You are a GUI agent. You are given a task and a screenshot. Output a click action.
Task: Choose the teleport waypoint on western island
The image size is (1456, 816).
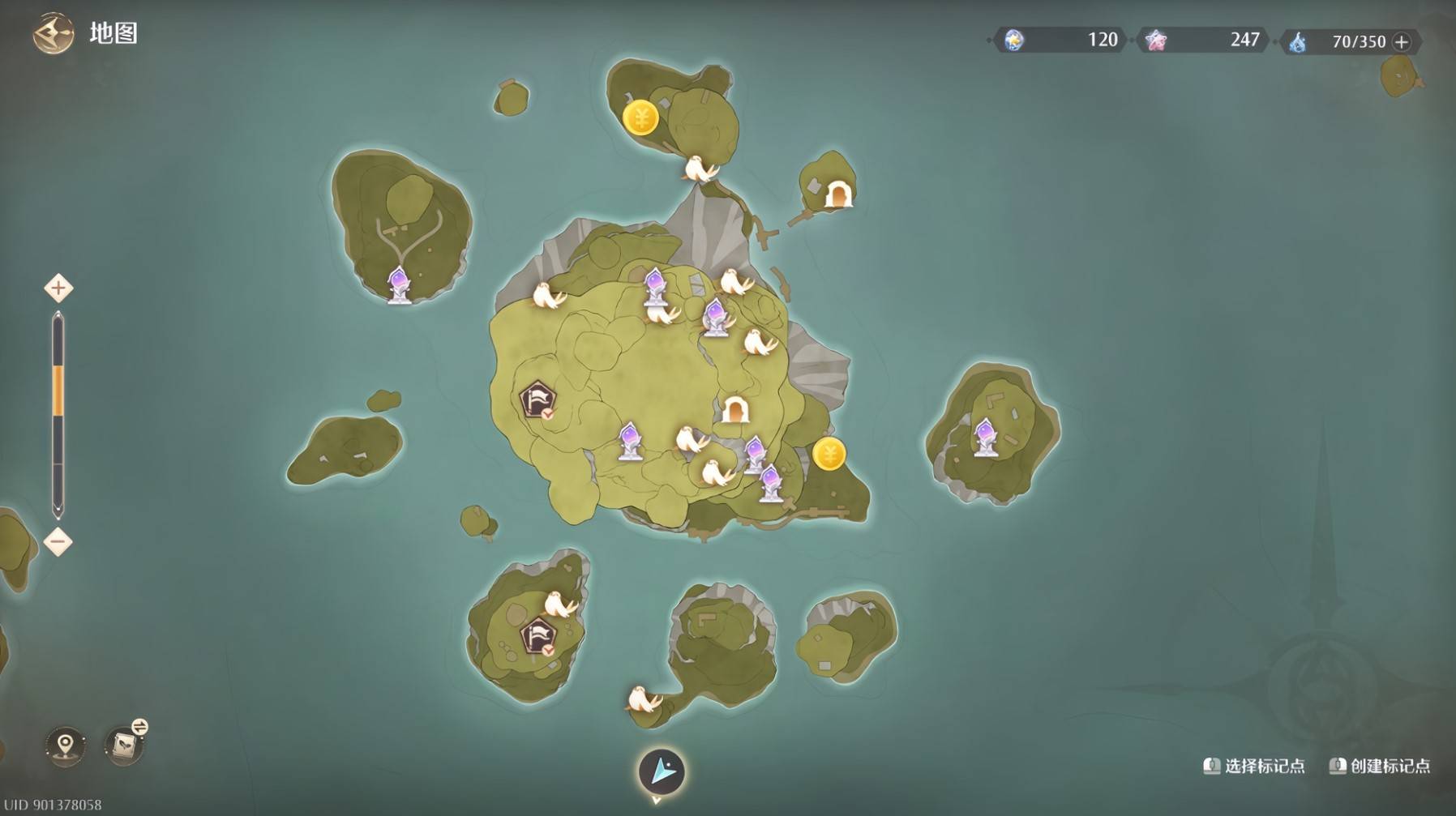pos(398,285)
